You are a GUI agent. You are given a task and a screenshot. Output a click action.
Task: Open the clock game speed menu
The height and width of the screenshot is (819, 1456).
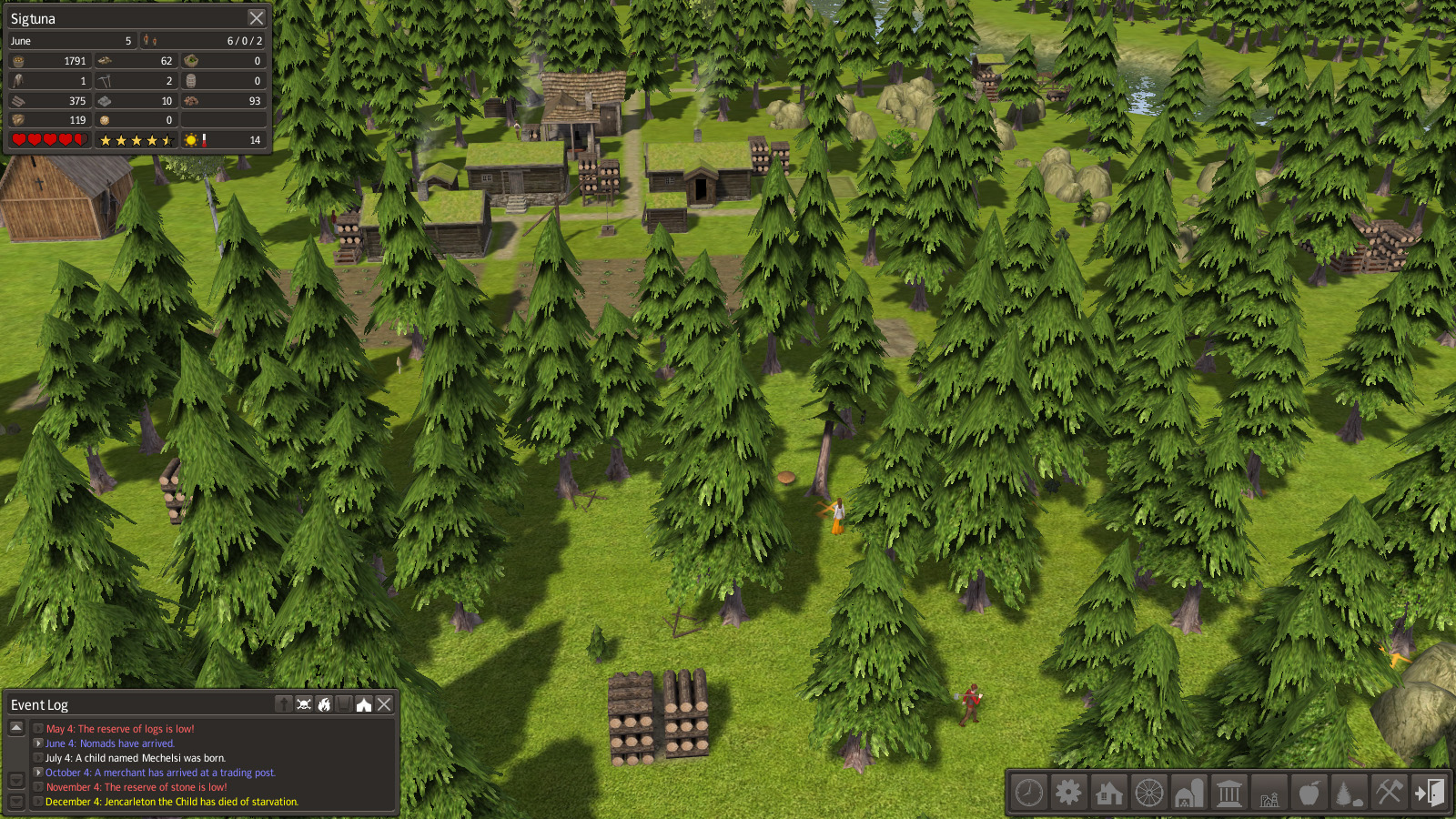point(1029,793)
